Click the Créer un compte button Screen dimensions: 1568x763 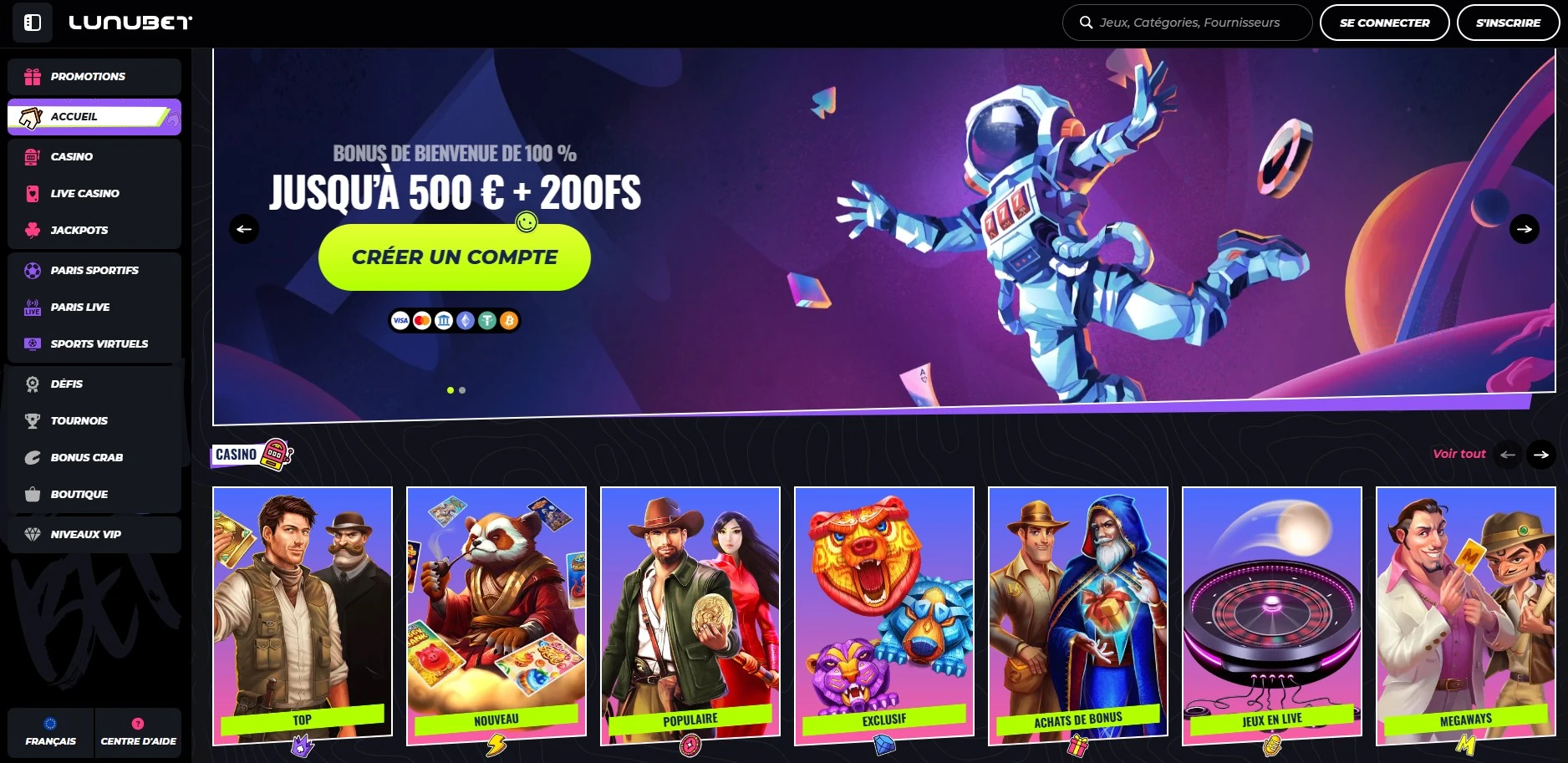click(x=453, y=257)
